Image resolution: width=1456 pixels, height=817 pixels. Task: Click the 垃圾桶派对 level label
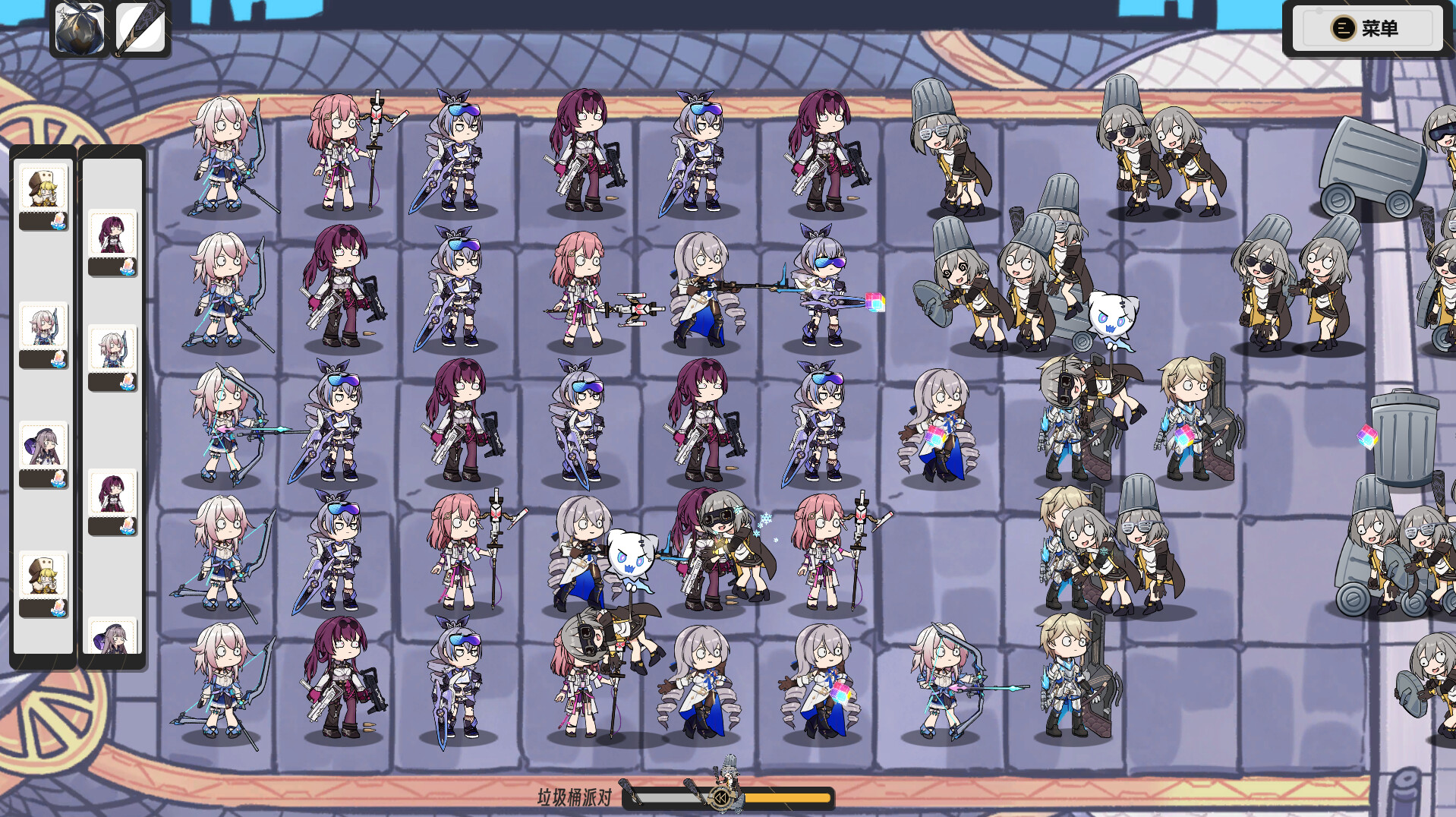point(574,797)
